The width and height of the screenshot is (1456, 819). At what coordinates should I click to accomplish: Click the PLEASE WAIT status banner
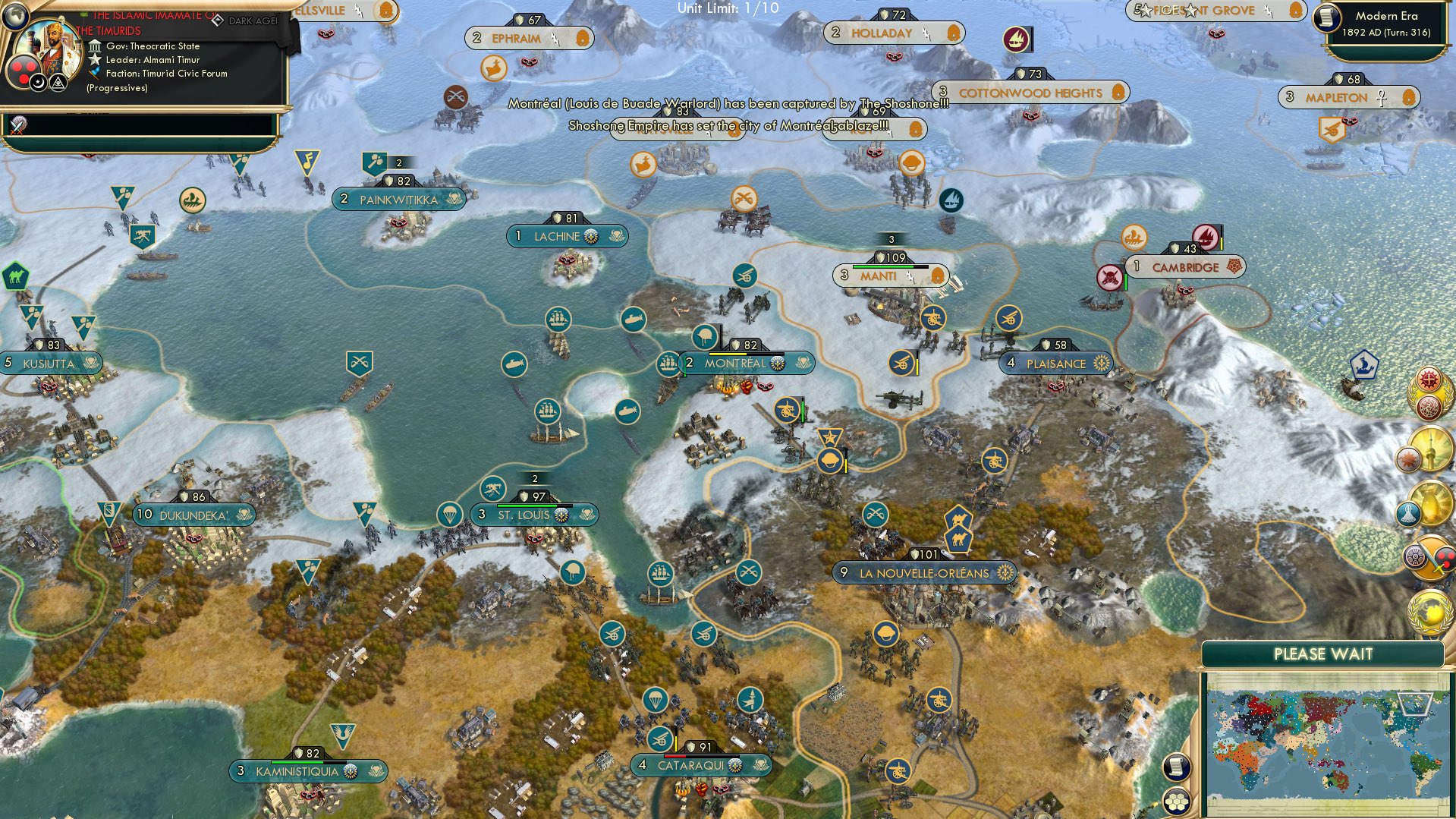pos(1324,653)
